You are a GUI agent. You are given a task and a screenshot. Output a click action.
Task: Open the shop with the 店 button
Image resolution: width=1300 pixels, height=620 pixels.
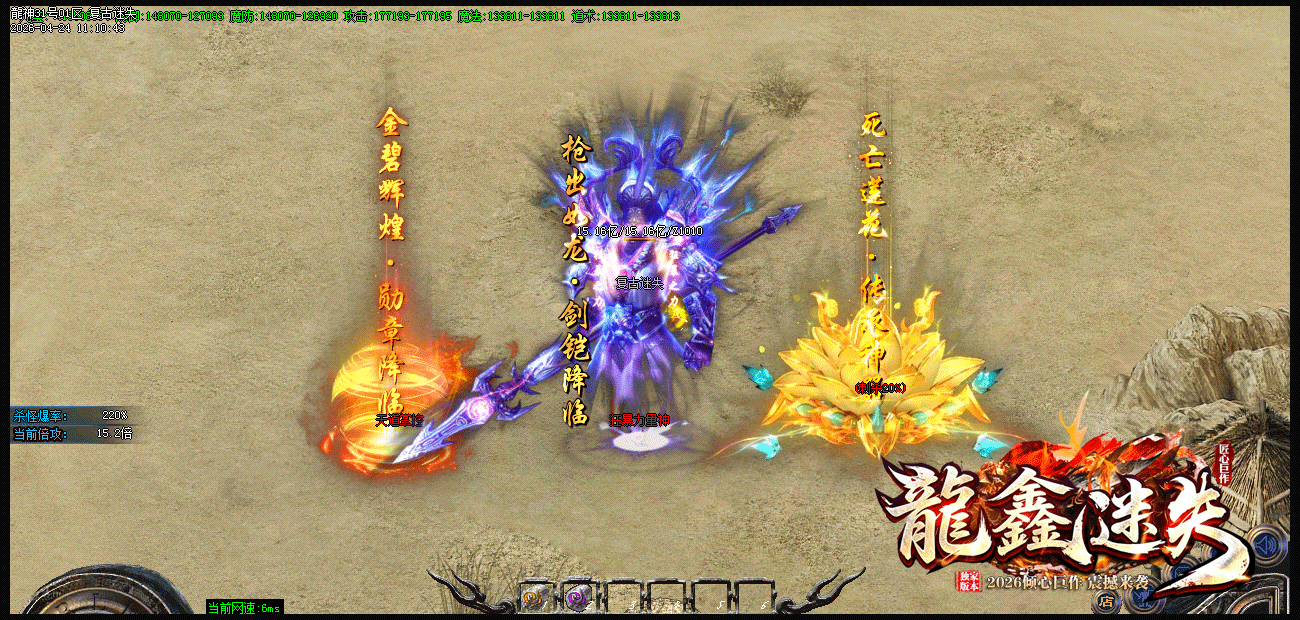[1106, 601]
